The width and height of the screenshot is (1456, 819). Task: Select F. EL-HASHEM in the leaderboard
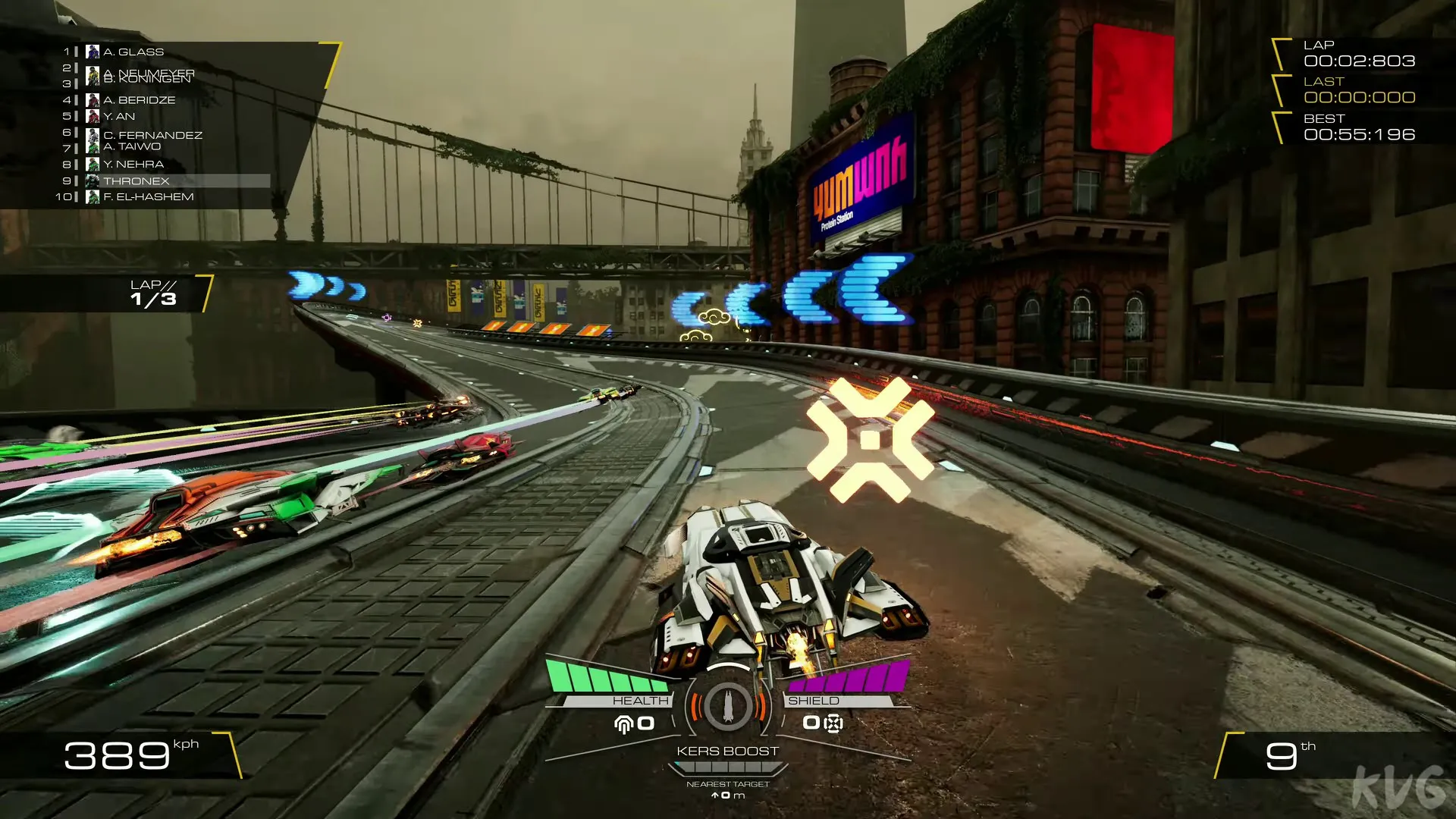coord(148,196)
